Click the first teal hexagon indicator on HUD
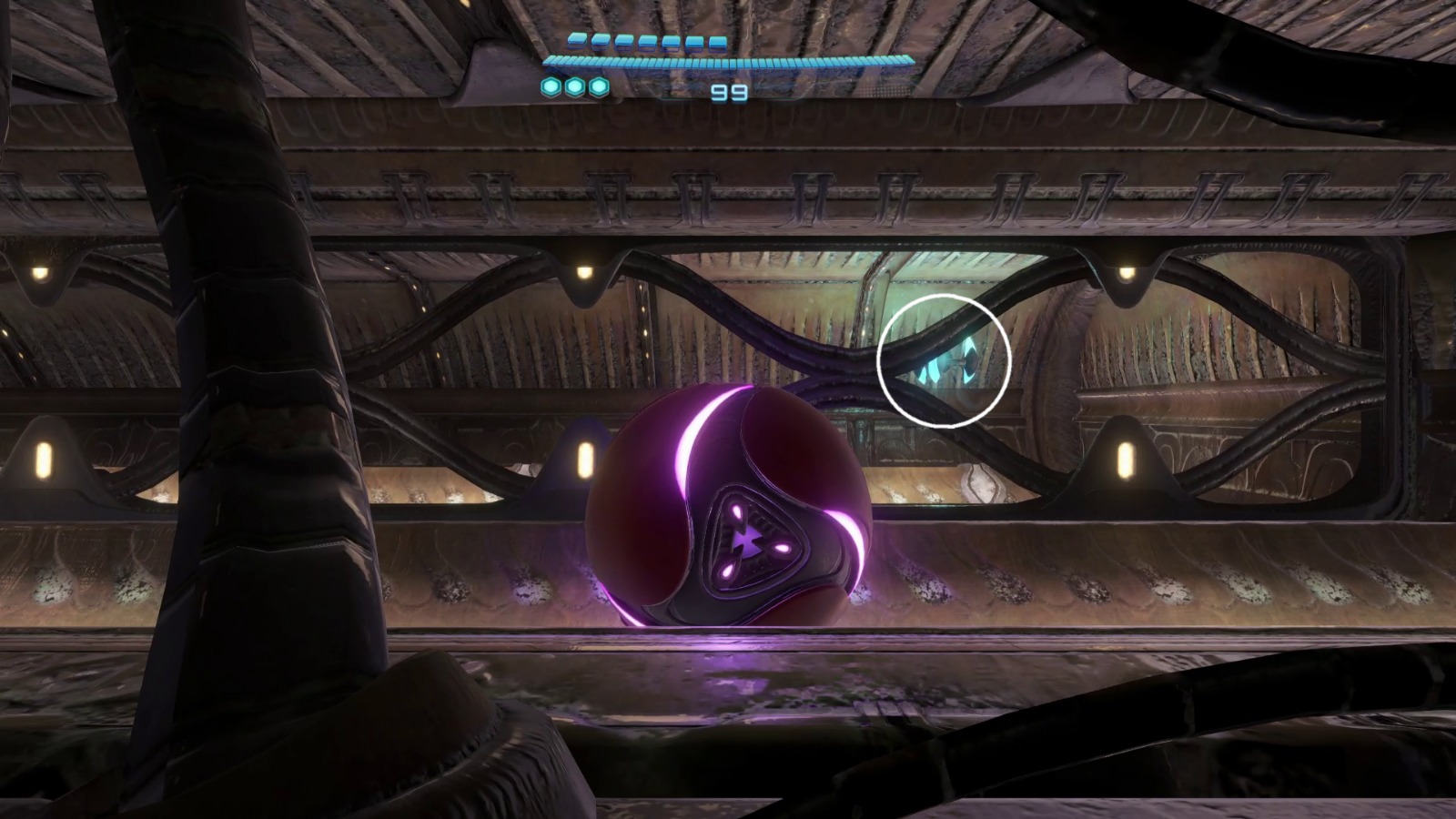 [551, 87]
